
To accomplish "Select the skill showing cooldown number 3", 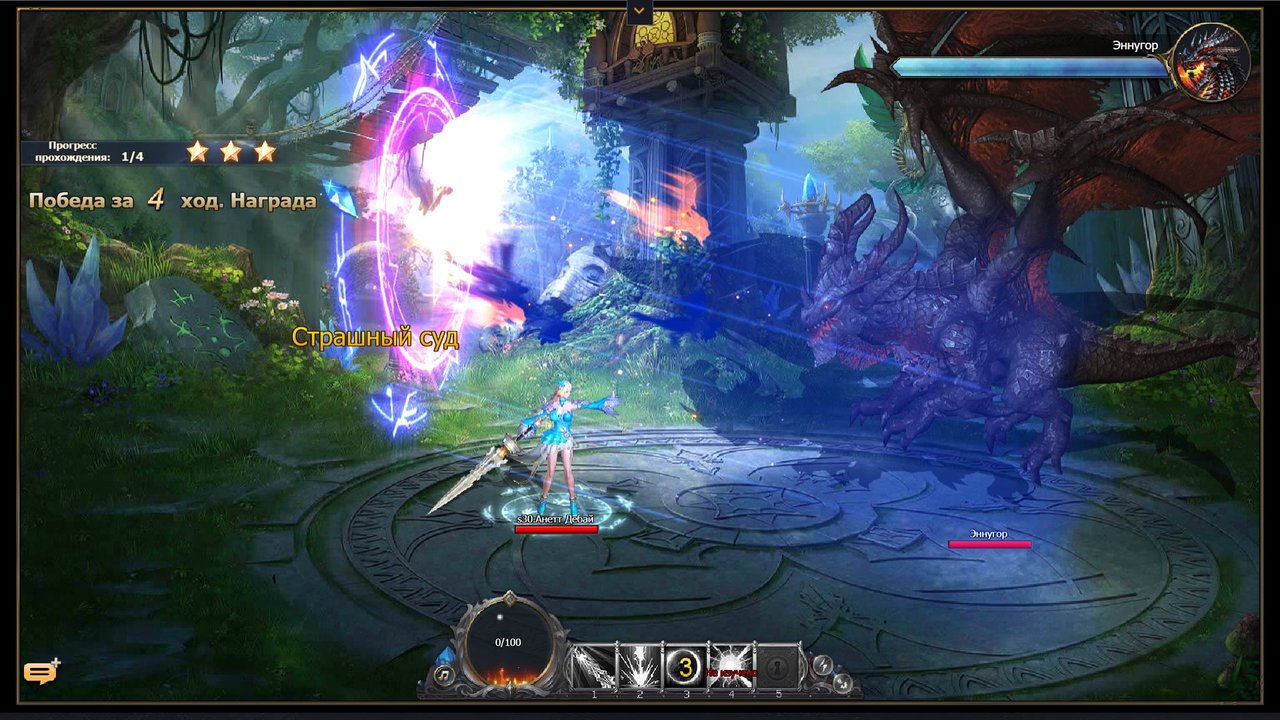I will click(x=685, y=666).
